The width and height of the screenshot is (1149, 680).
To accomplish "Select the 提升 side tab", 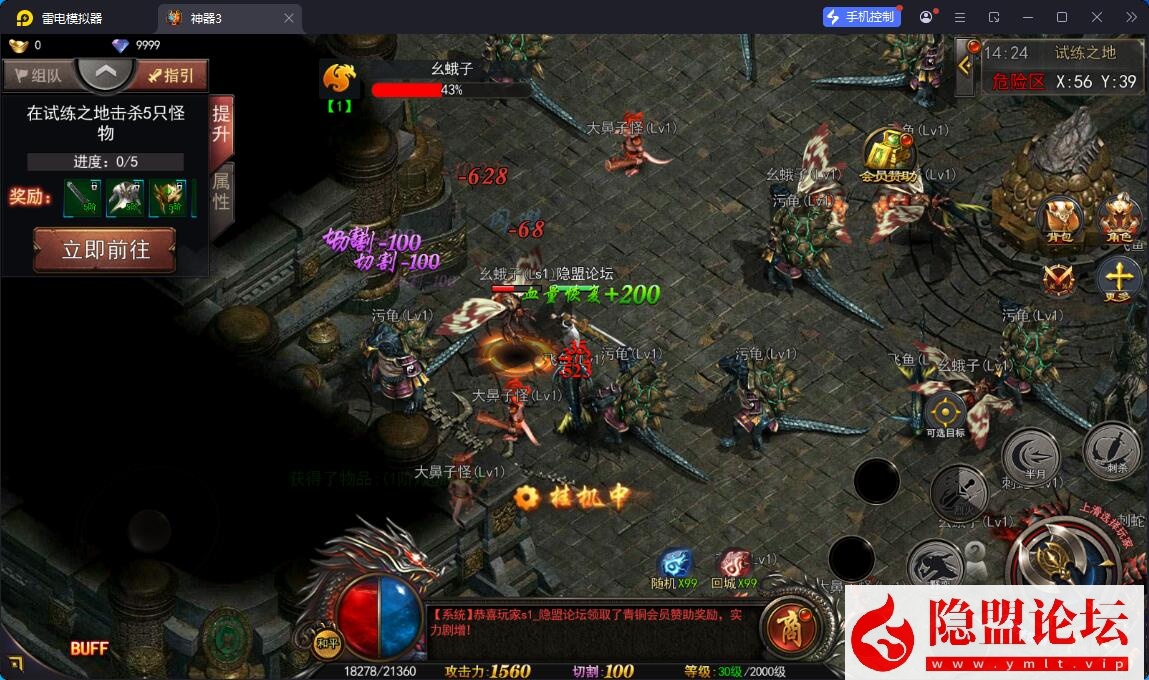I will pos(221,126).
